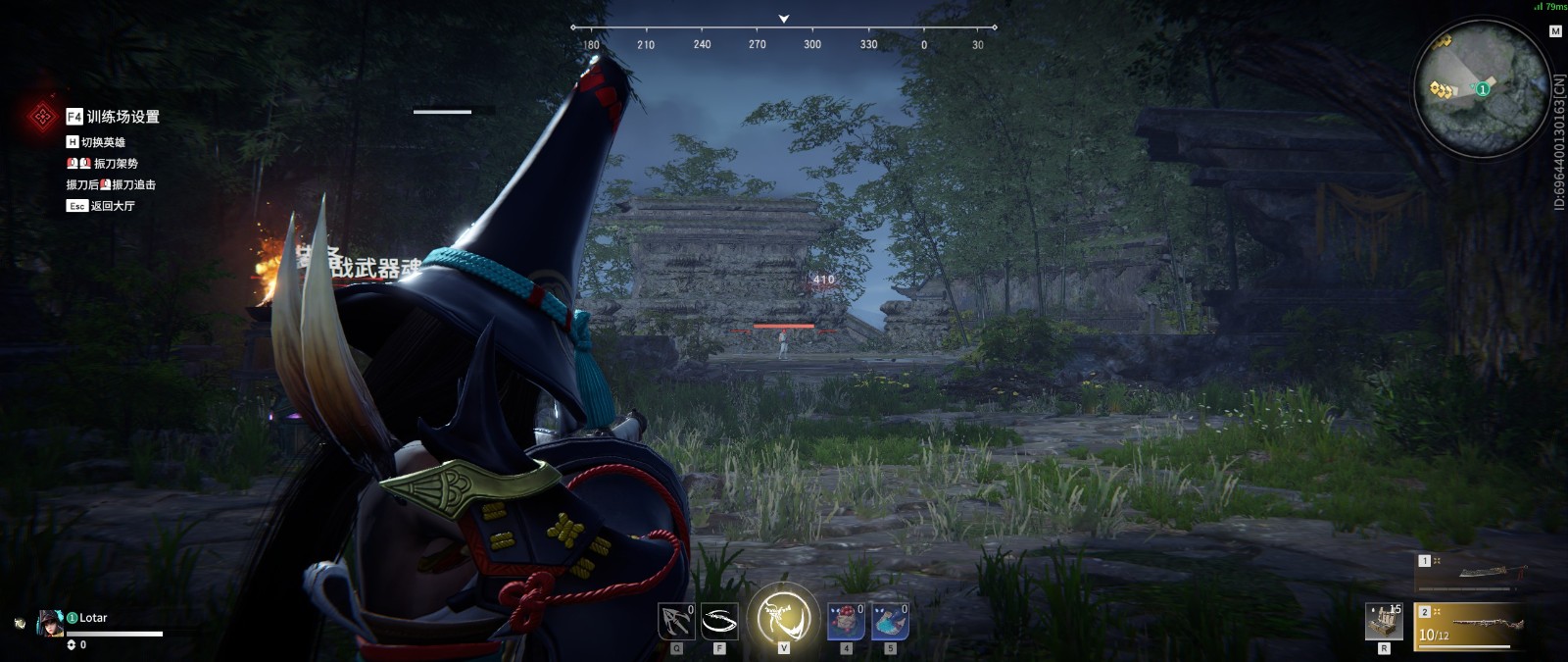Click the green numbered marker on minimap
This screenshot has height=662, width=1568.
click(1483, 89)
